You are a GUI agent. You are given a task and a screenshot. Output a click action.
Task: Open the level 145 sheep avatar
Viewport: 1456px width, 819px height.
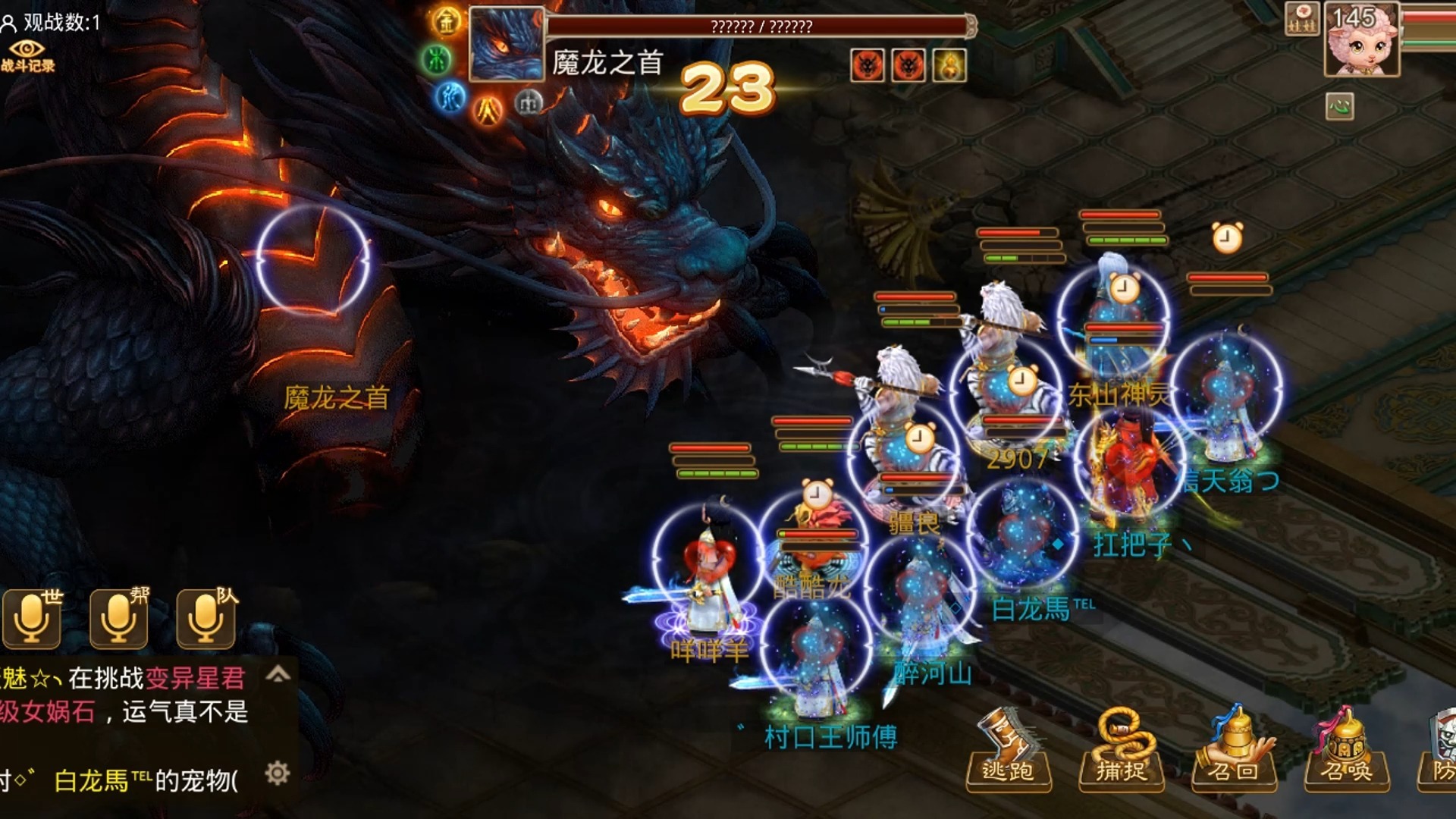pos(1361,39)
